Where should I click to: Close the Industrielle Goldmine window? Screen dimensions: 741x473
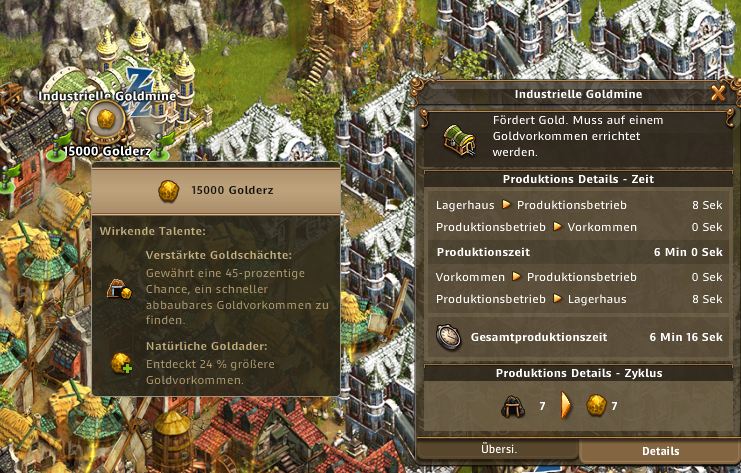(717, 94)
